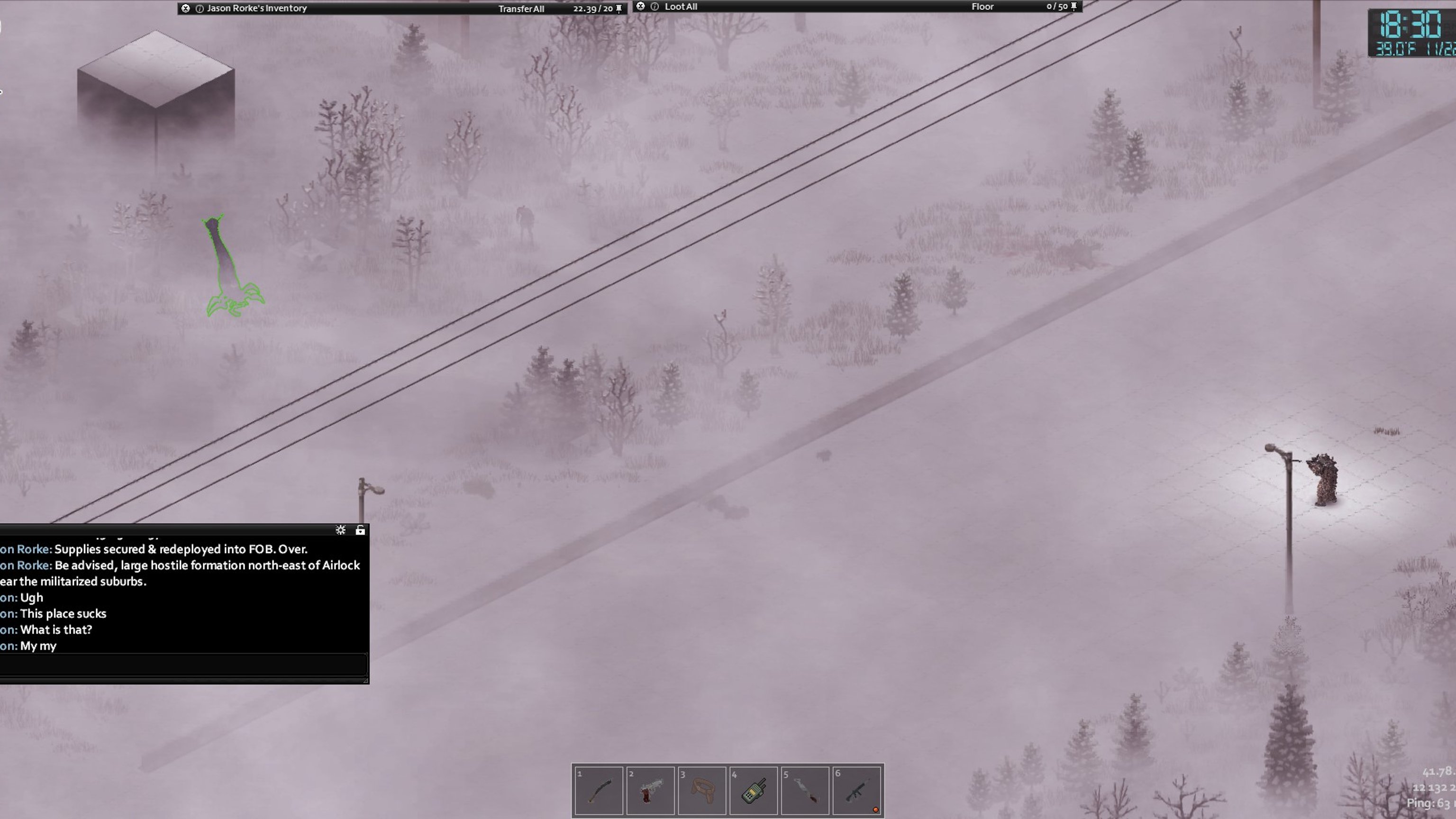1456x819 pixels.
Task: Open info icon on loot panel
Action: pos(655,7)
